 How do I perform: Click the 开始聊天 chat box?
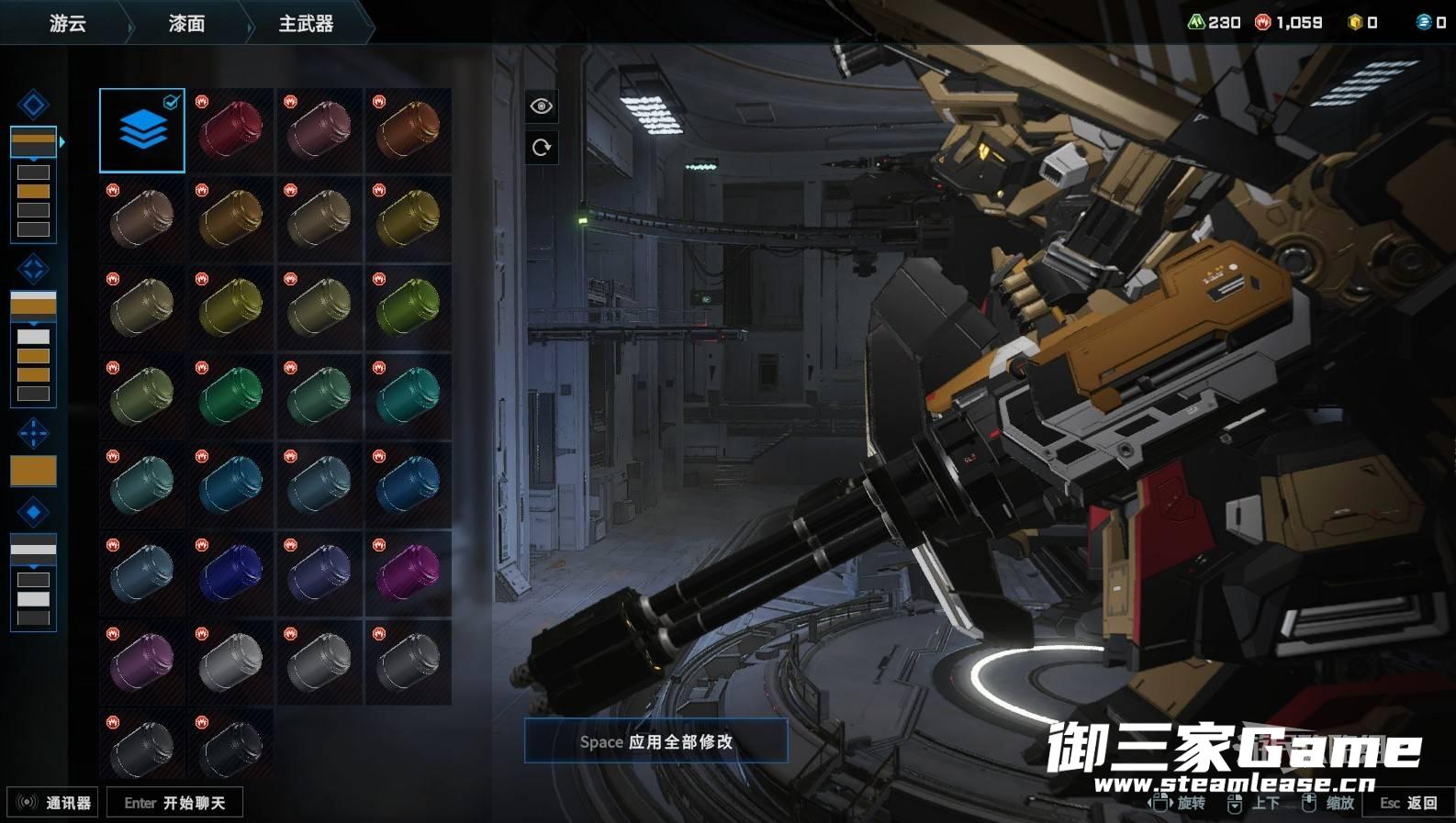tap(174, 803)
